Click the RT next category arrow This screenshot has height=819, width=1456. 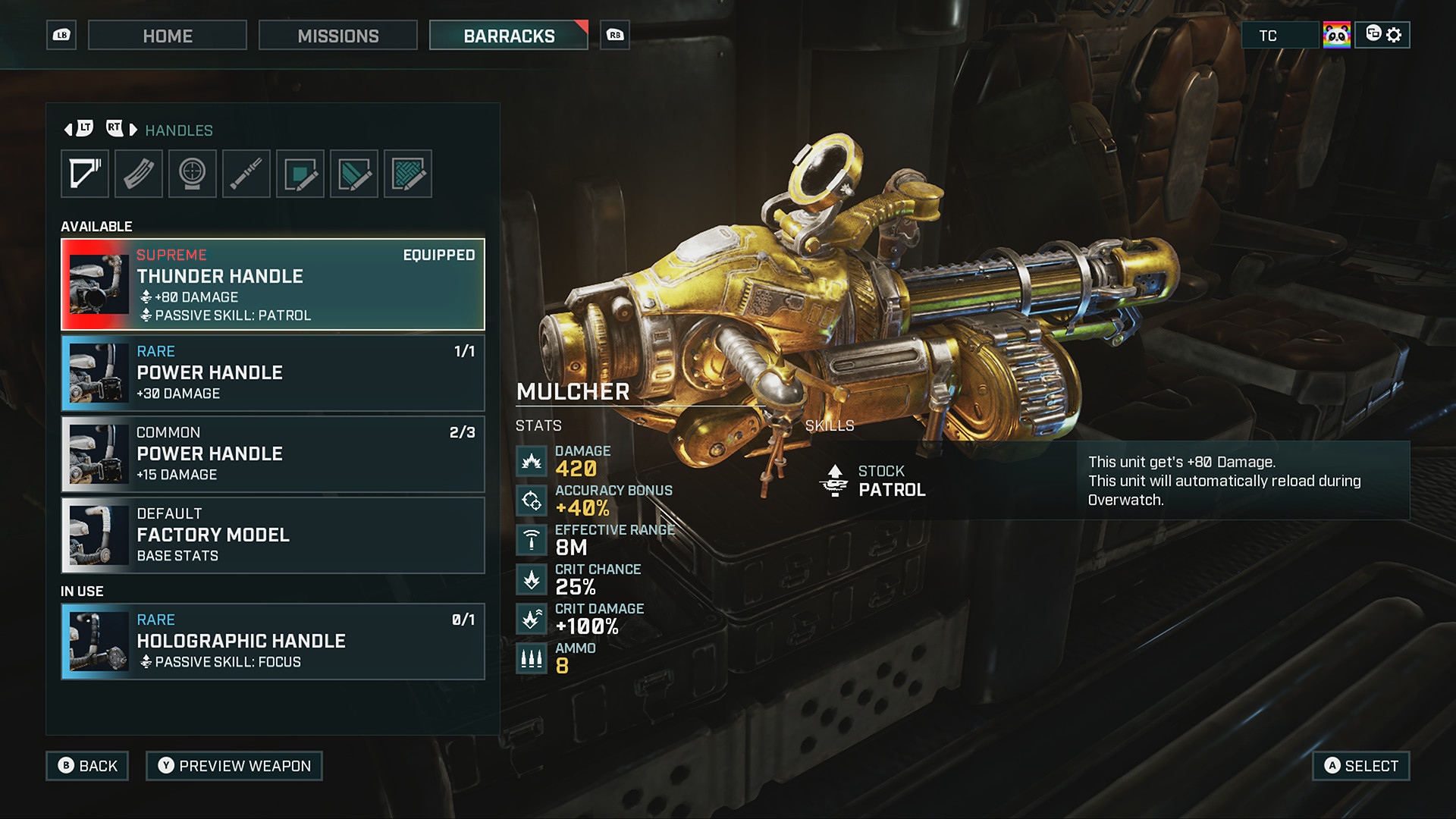115,128
